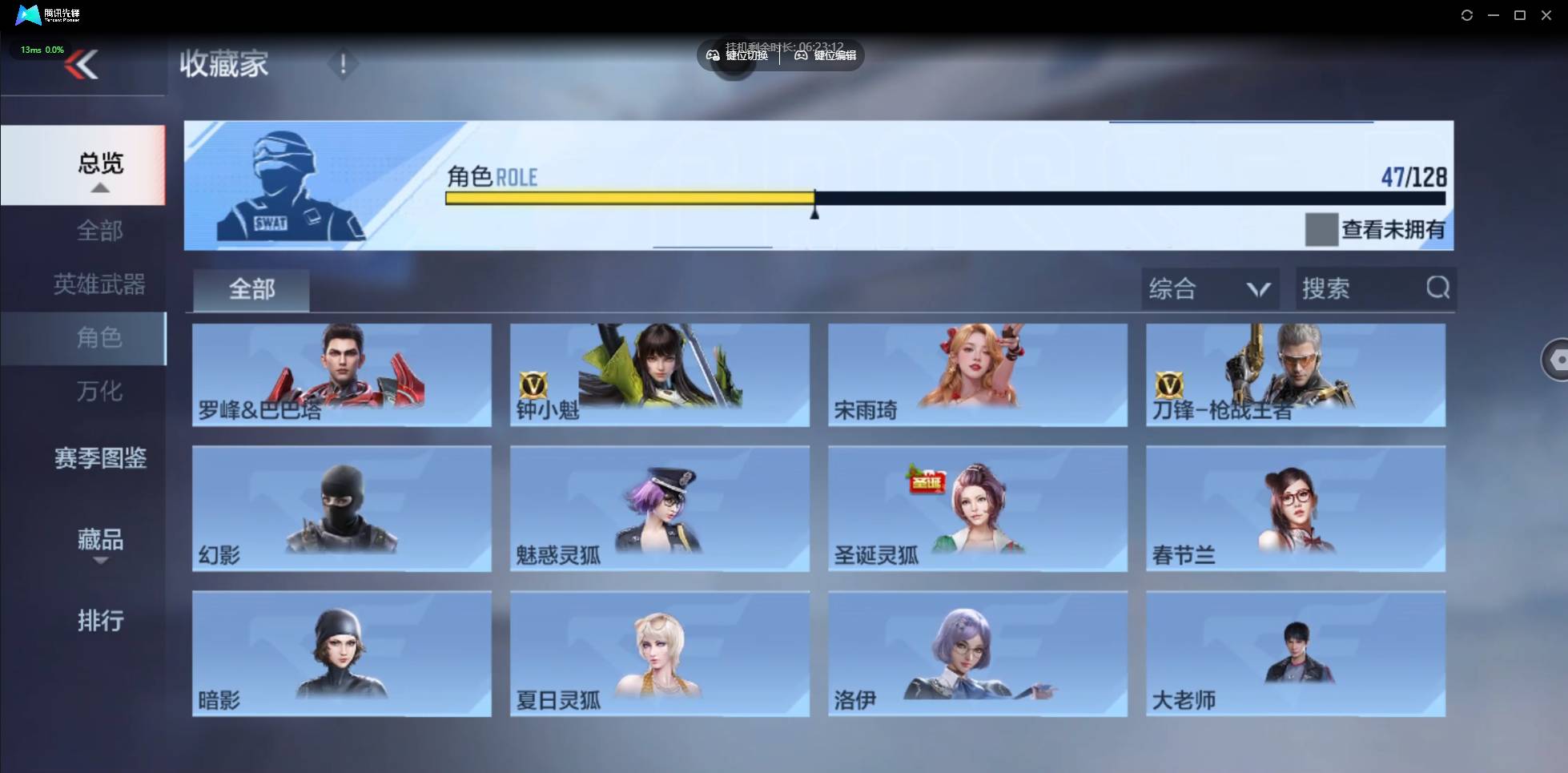
Task: Open the 键位切换 gamepad icon
Action: pos(713,55)
